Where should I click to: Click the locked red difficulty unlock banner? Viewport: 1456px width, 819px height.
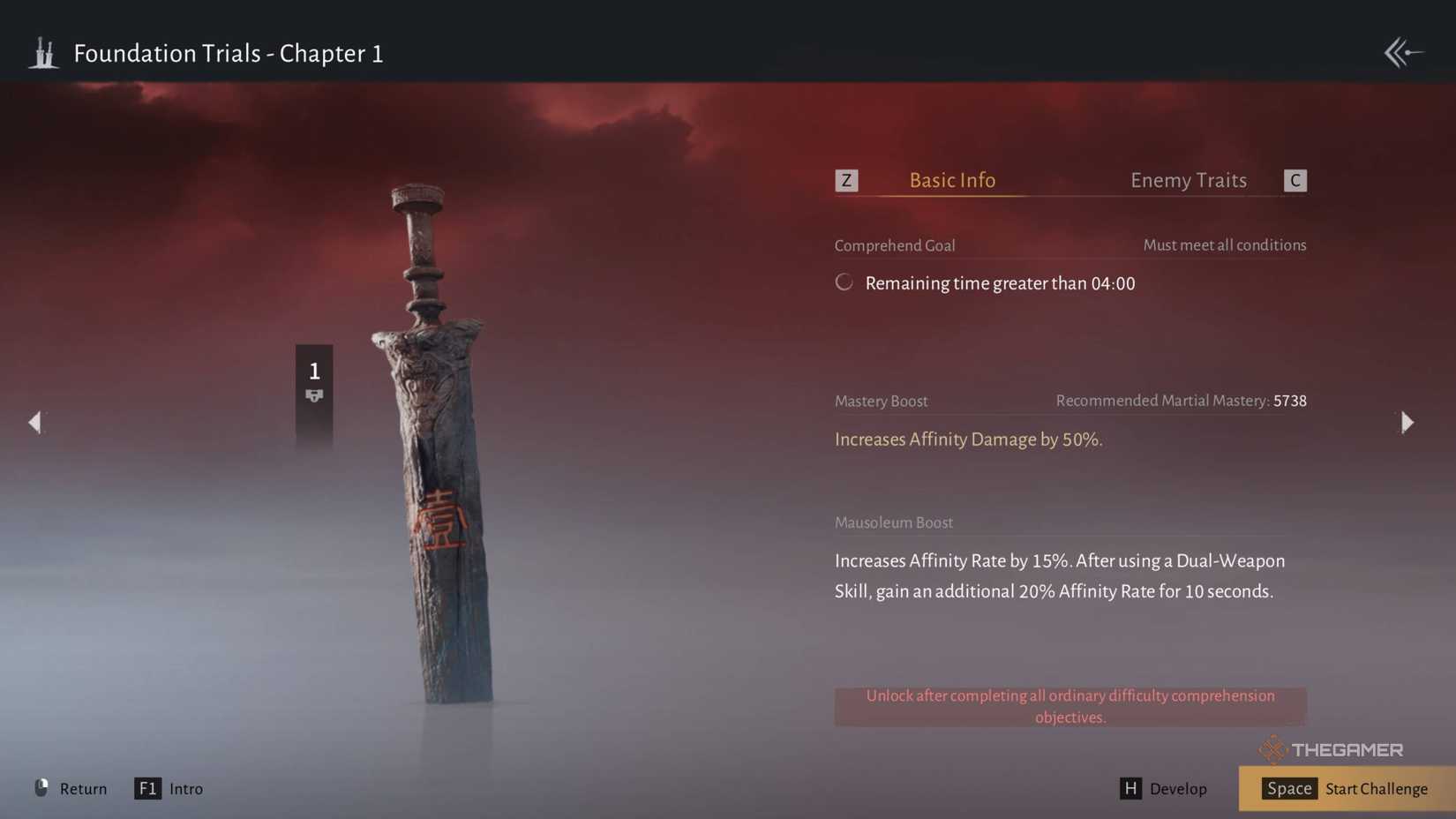1069,706
